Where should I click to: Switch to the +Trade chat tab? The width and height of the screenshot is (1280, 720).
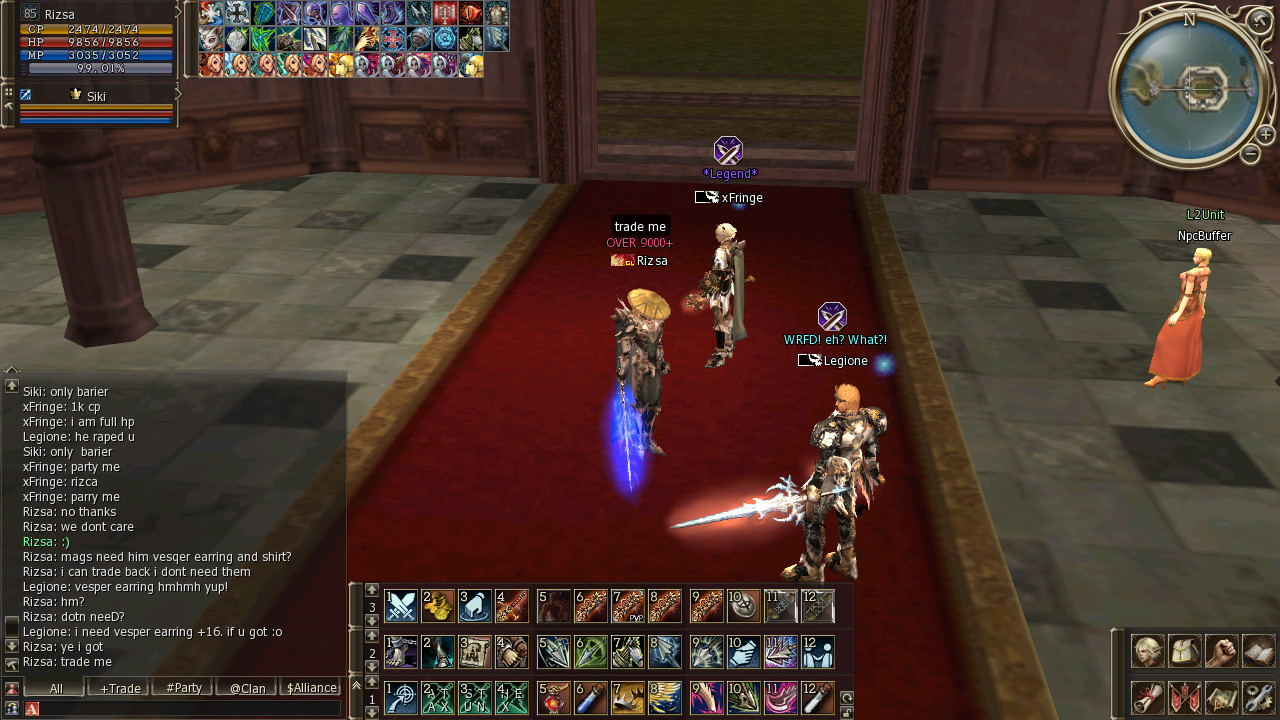coord(119,688)
